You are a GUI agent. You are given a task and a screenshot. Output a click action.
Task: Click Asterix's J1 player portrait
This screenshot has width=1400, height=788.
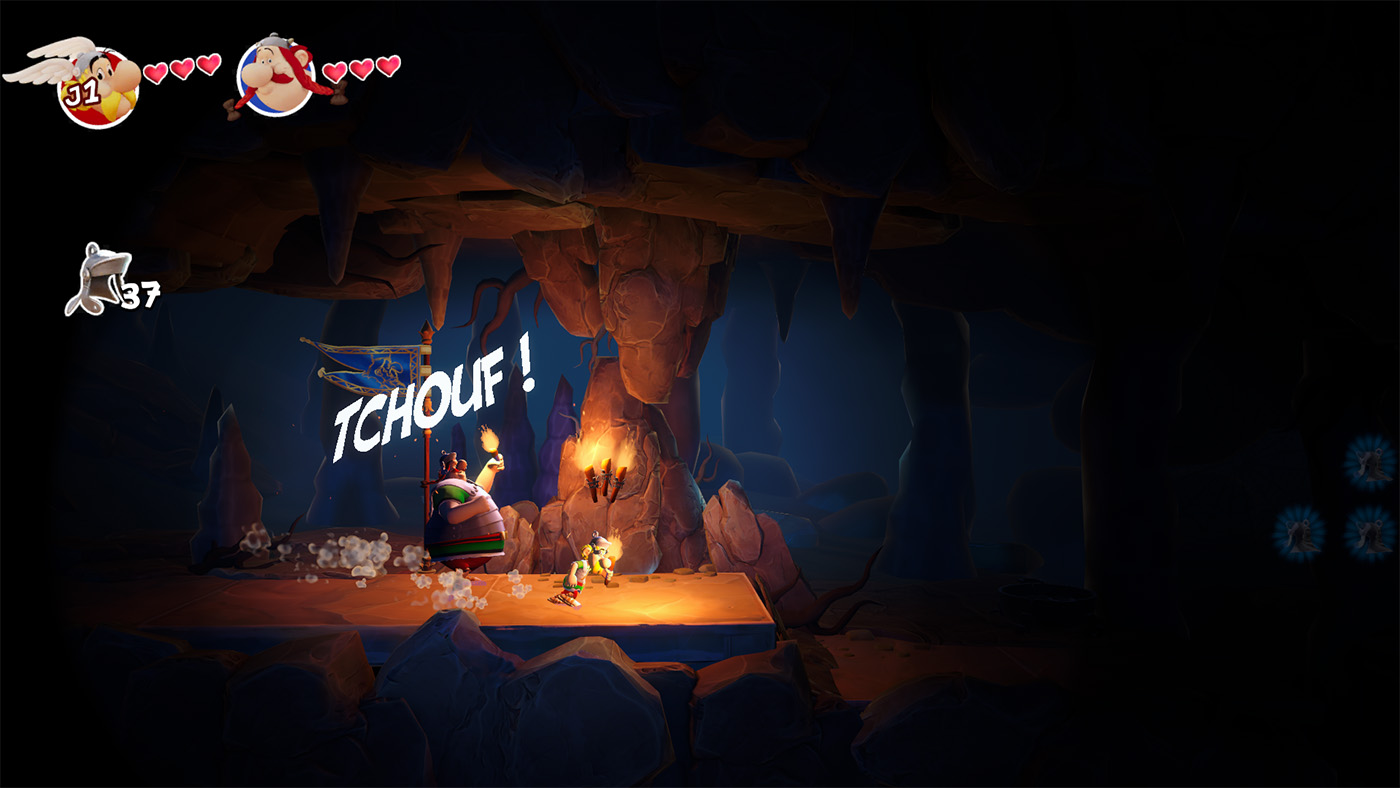[x=97, y=87]
